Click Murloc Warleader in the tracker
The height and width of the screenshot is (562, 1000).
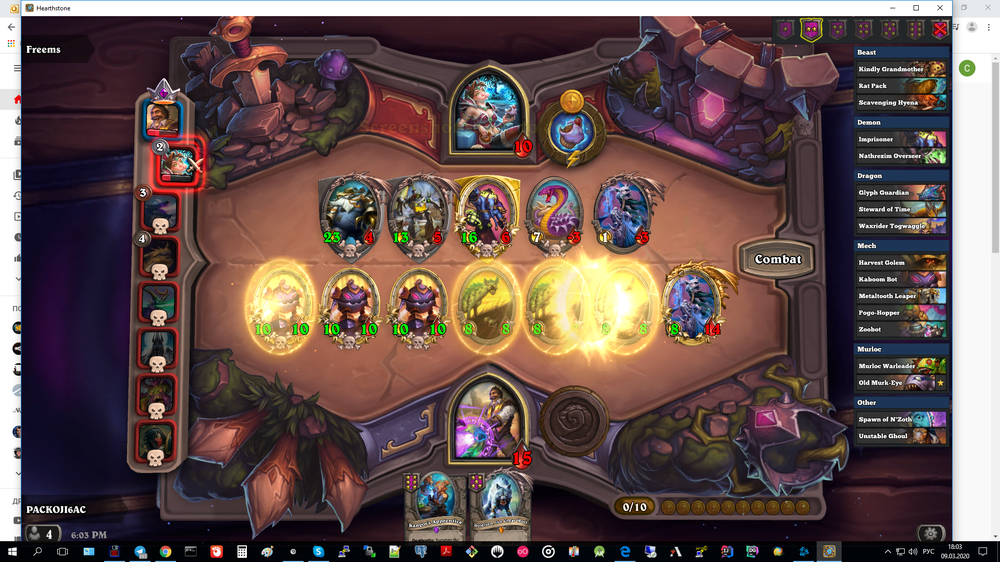(x=900, y=366)
